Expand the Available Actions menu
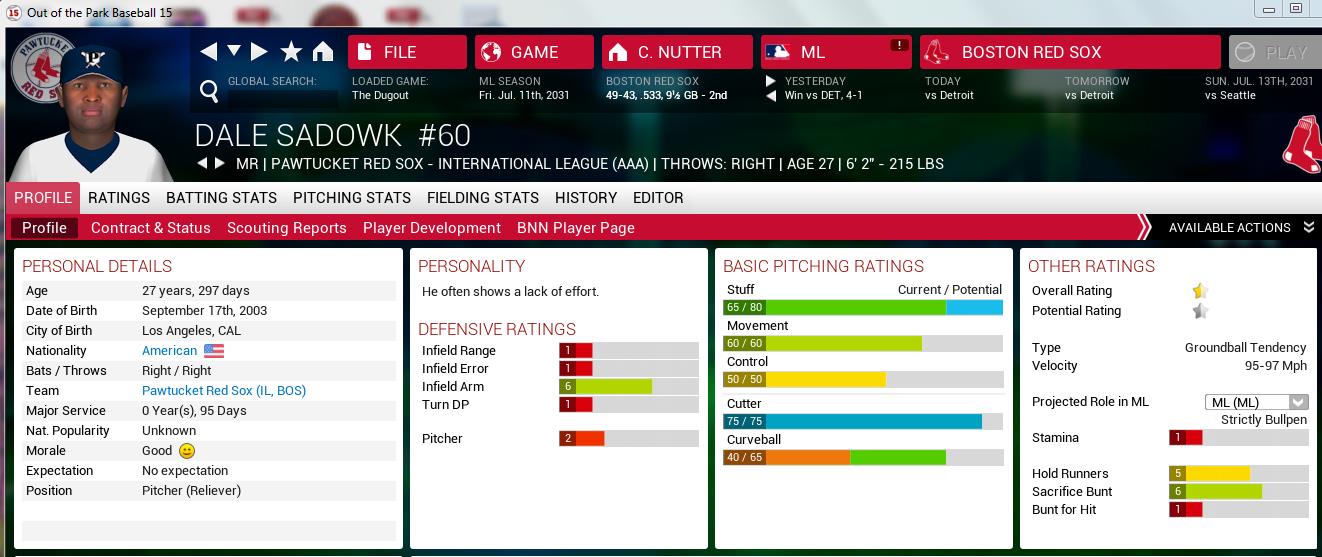Screen dimensions: 1322x557 (x=1240, y=228)
